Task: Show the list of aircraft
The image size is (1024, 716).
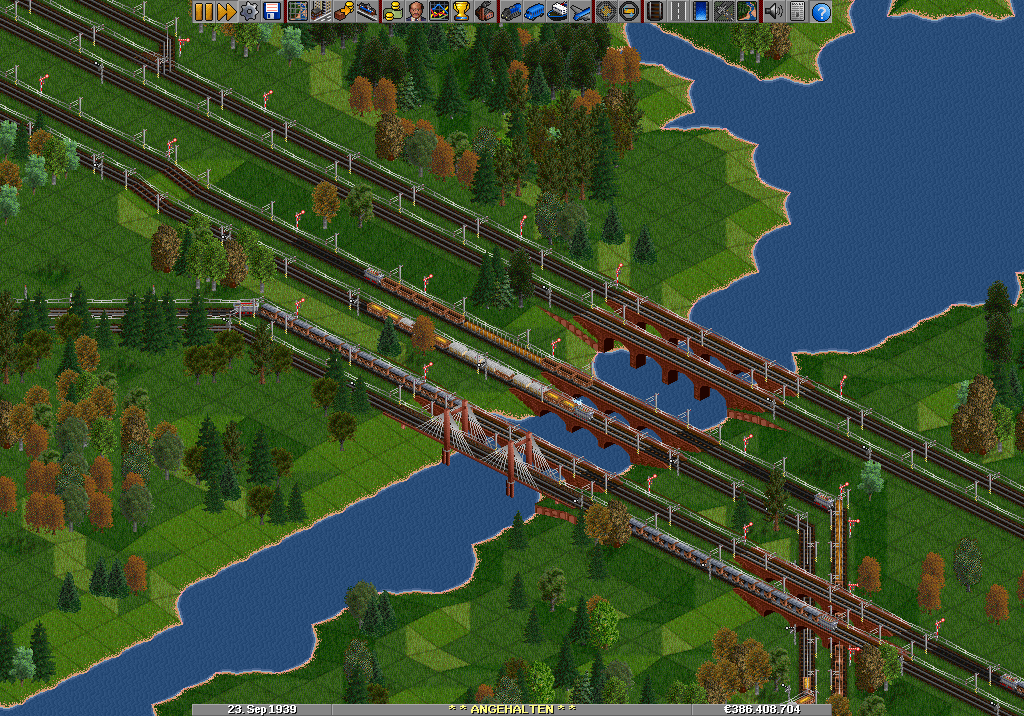Action: tap(579, 12)
